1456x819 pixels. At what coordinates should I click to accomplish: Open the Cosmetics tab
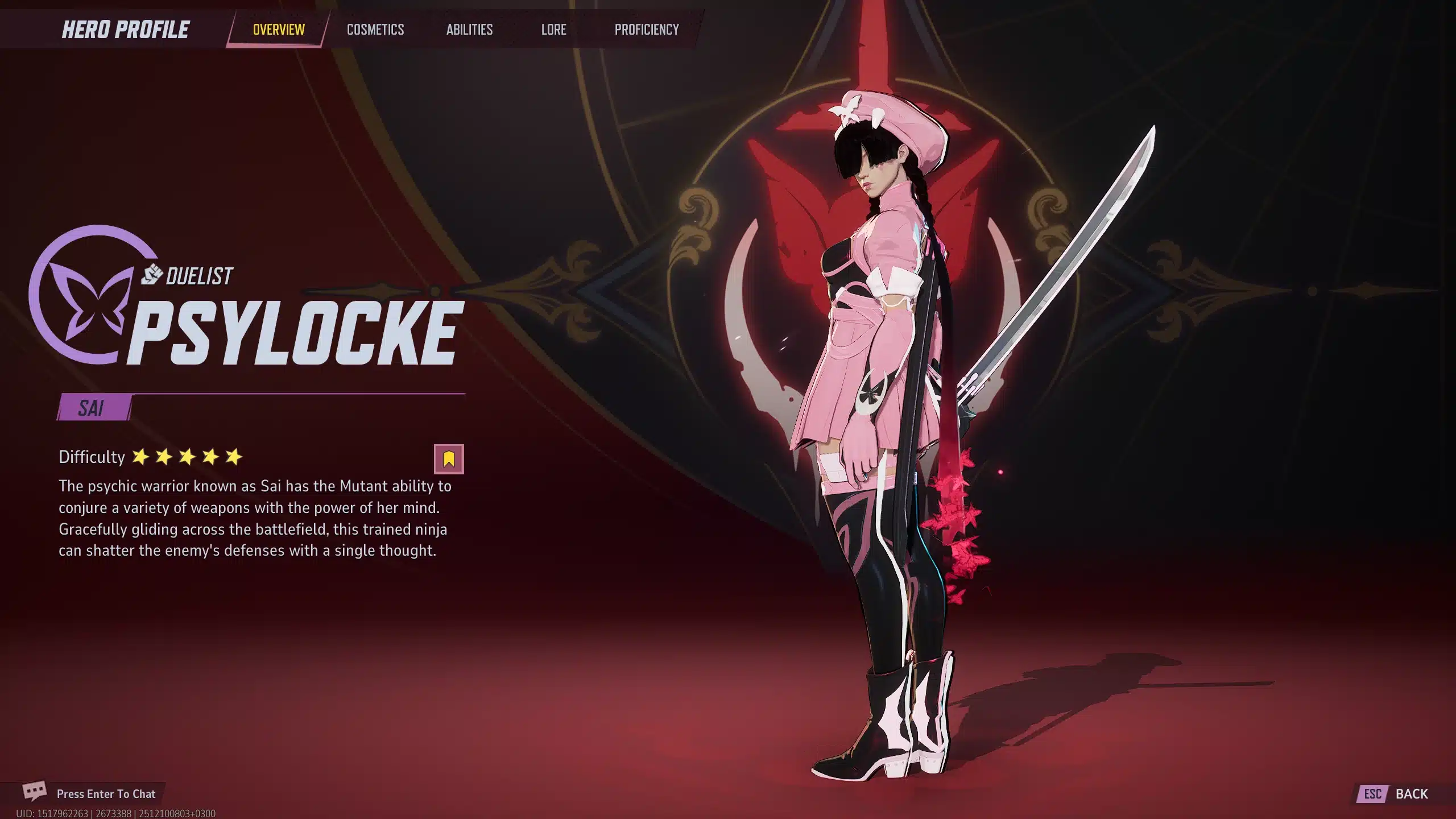(375, 30)
